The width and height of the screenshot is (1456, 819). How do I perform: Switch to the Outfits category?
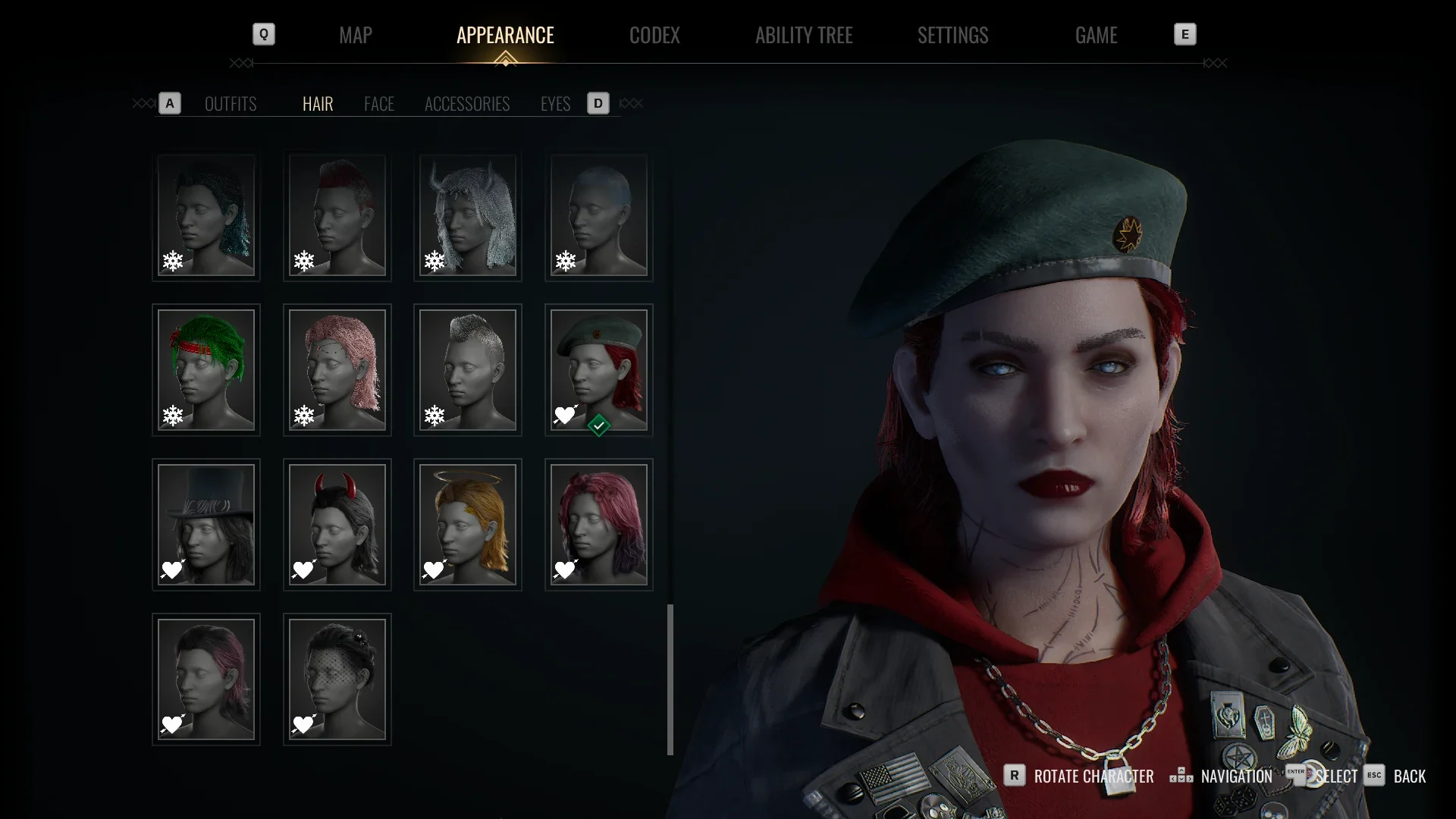pos(231,104)
